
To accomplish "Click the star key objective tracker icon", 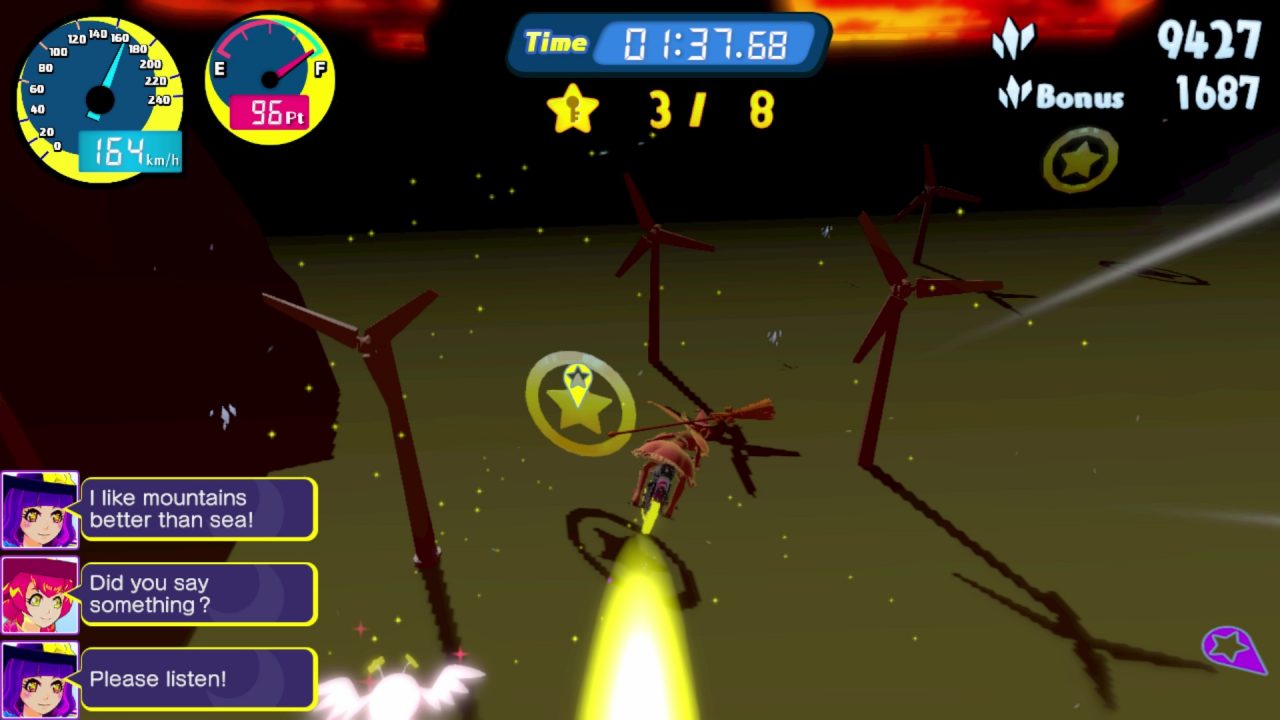I will pos(572,109).
